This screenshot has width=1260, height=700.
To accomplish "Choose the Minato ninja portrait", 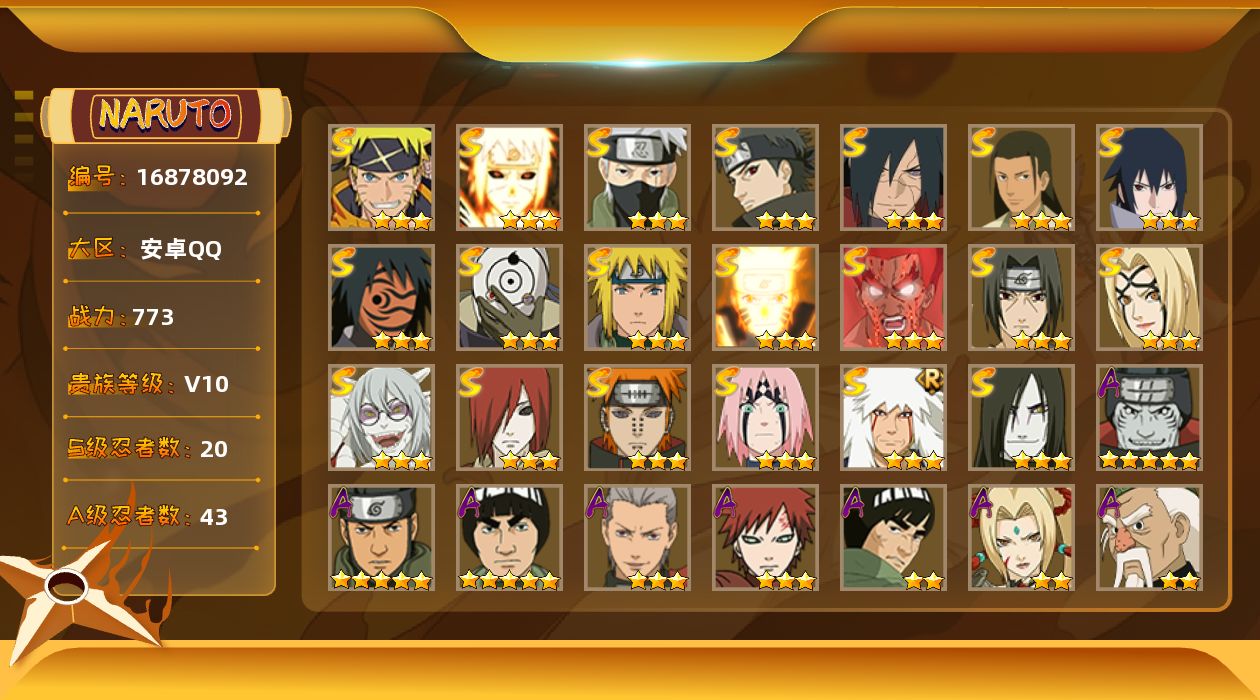I will [x=637, y=298].
